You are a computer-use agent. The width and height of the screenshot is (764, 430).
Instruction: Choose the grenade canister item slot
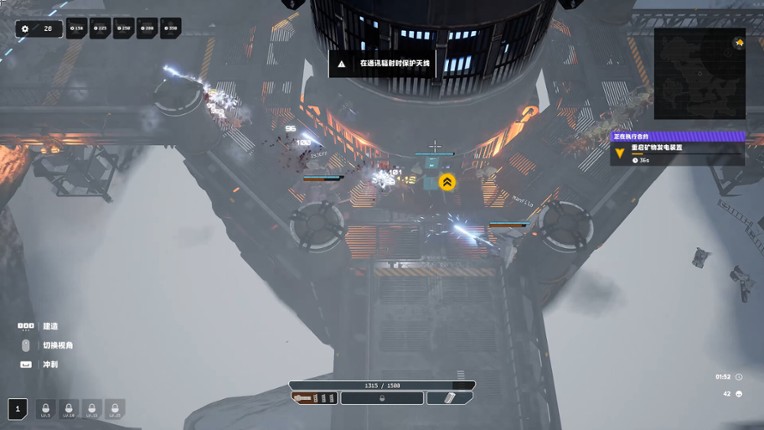coord(450,398)
